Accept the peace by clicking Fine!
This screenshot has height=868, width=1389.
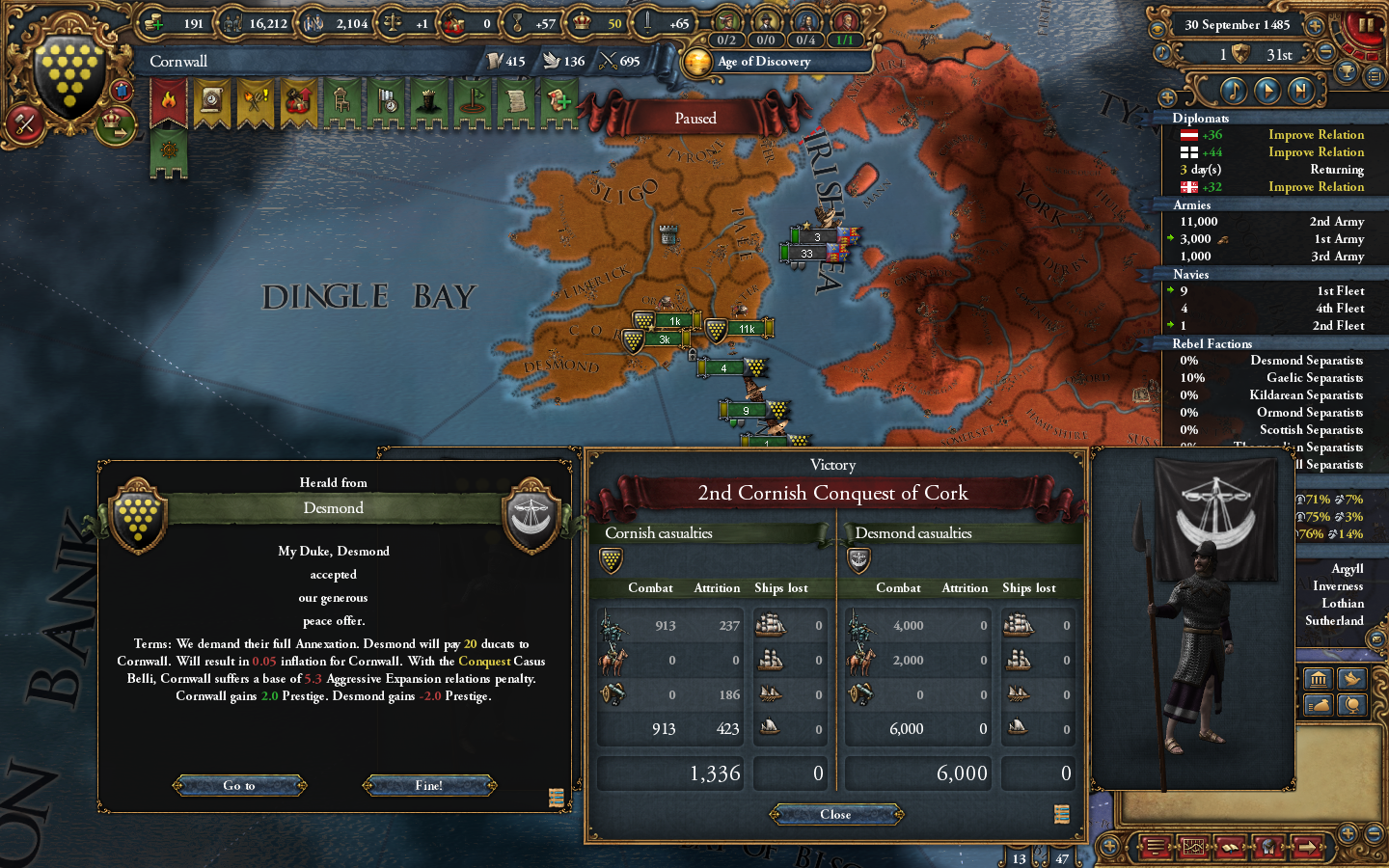tap(428, 784)
